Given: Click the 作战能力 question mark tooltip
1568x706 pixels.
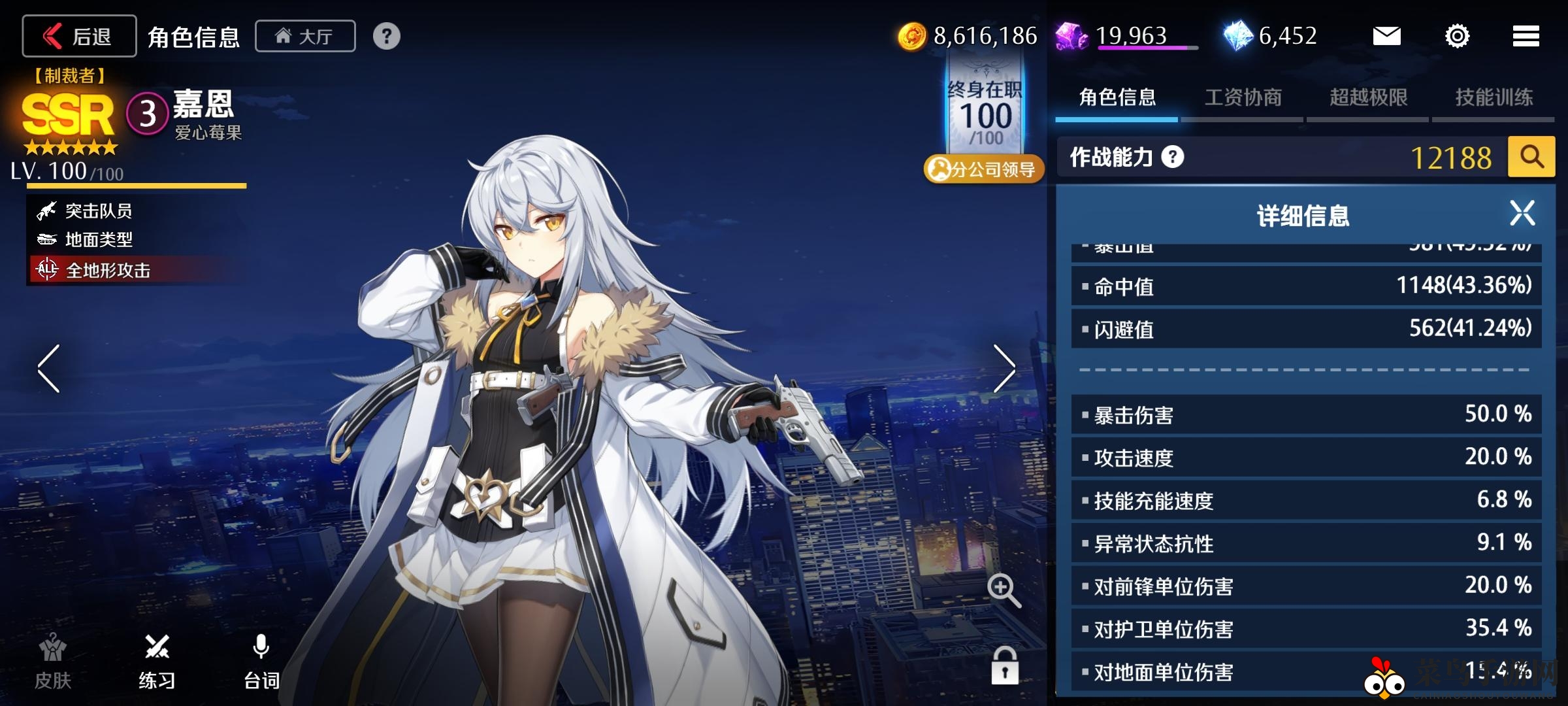Looking at the screenshot, I should [x=1173, y=157].
